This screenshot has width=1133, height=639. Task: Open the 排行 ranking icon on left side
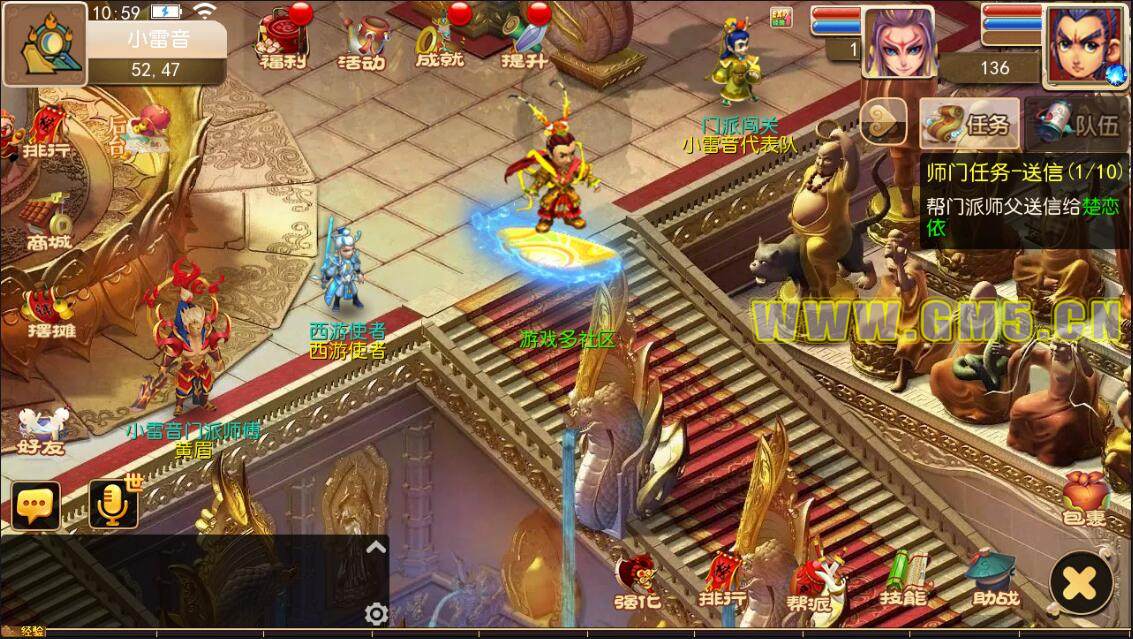[45, 135]
